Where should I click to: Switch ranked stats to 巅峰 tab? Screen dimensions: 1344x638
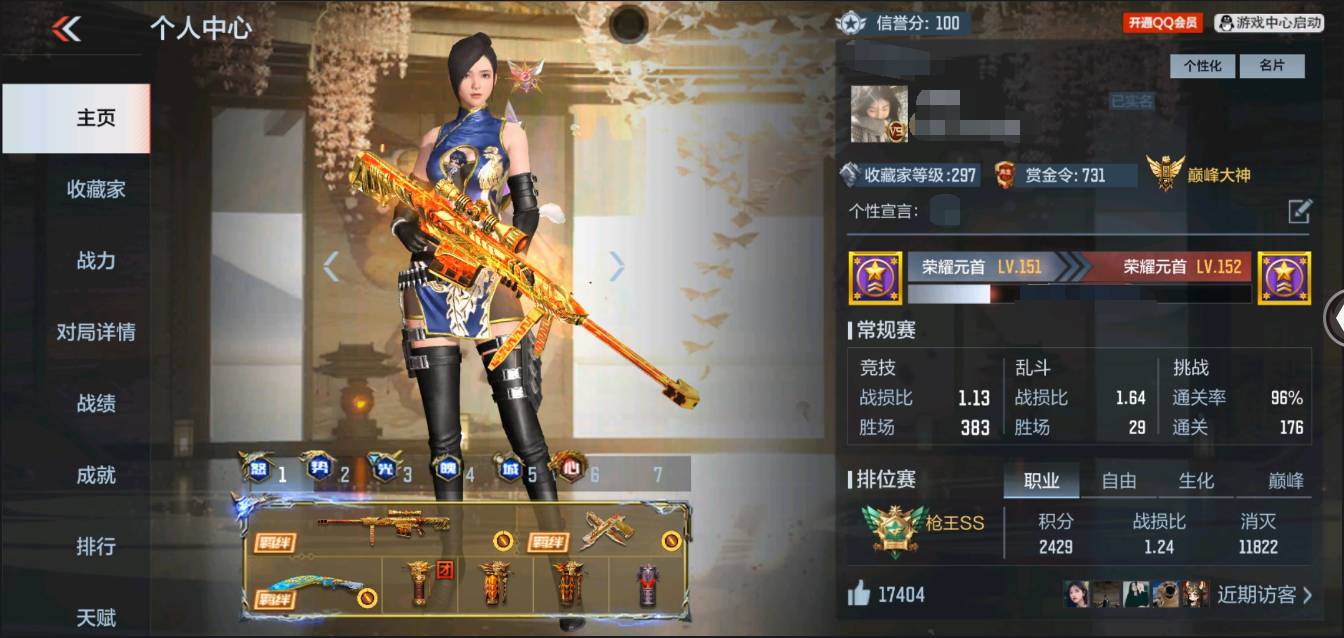pyautogui.click(x=1286, y=481)
